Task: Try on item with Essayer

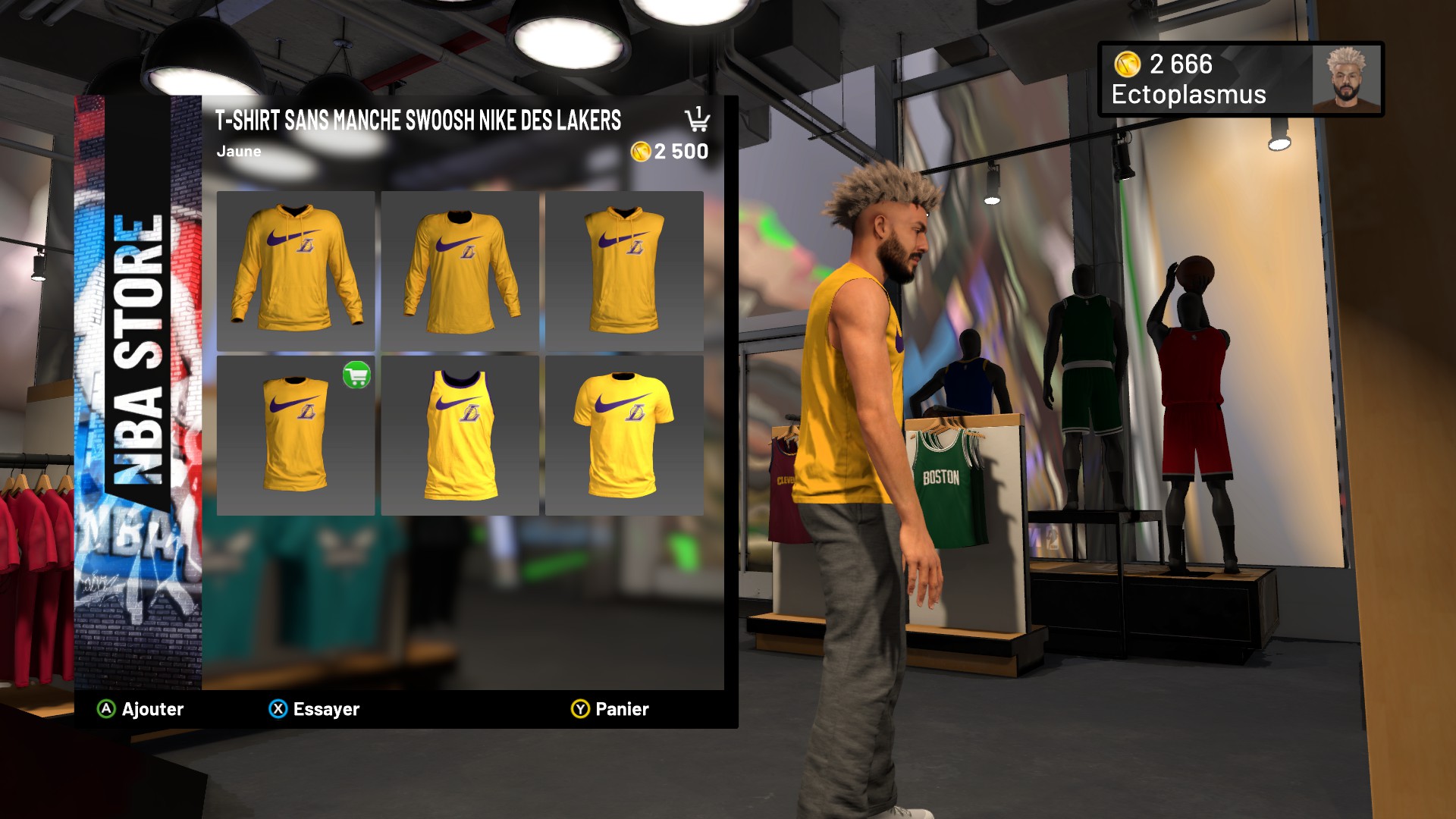Action: 314,709
